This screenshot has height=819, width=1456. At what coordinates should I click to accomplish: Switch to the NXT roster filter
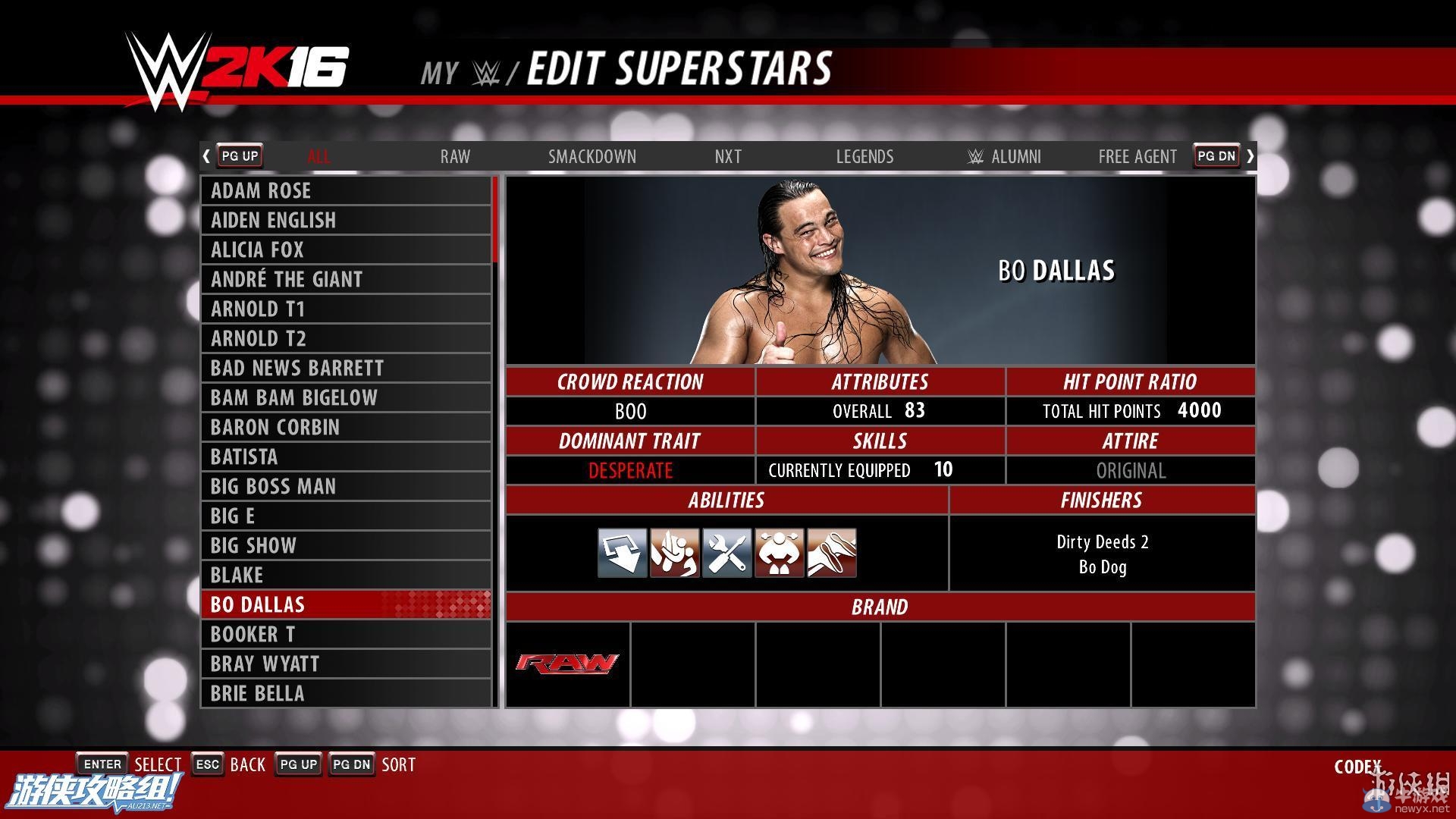pos(727,156)
